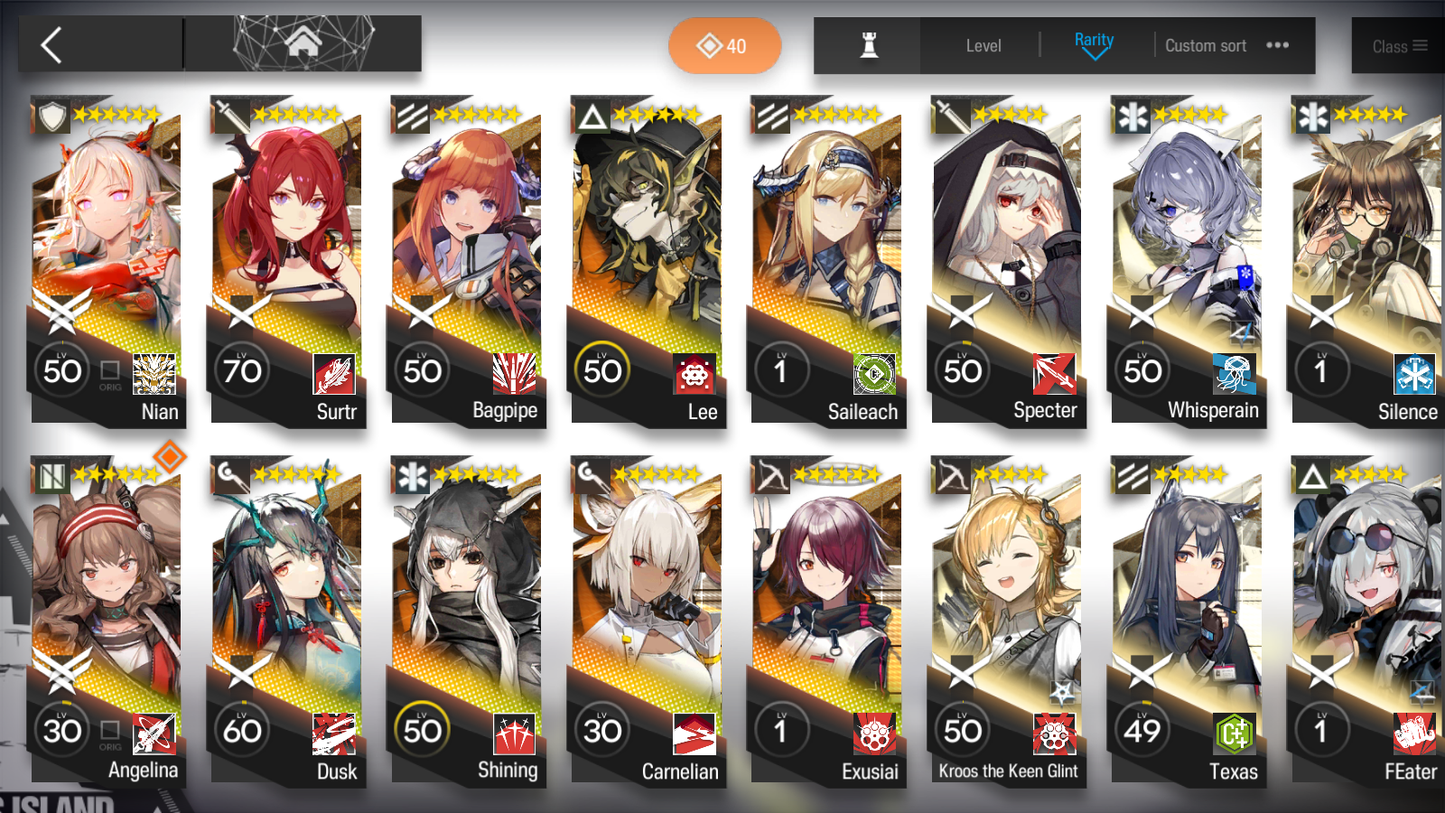Select the Specter operator card
The image size is (1445, 813).
tap(1008, 260)
